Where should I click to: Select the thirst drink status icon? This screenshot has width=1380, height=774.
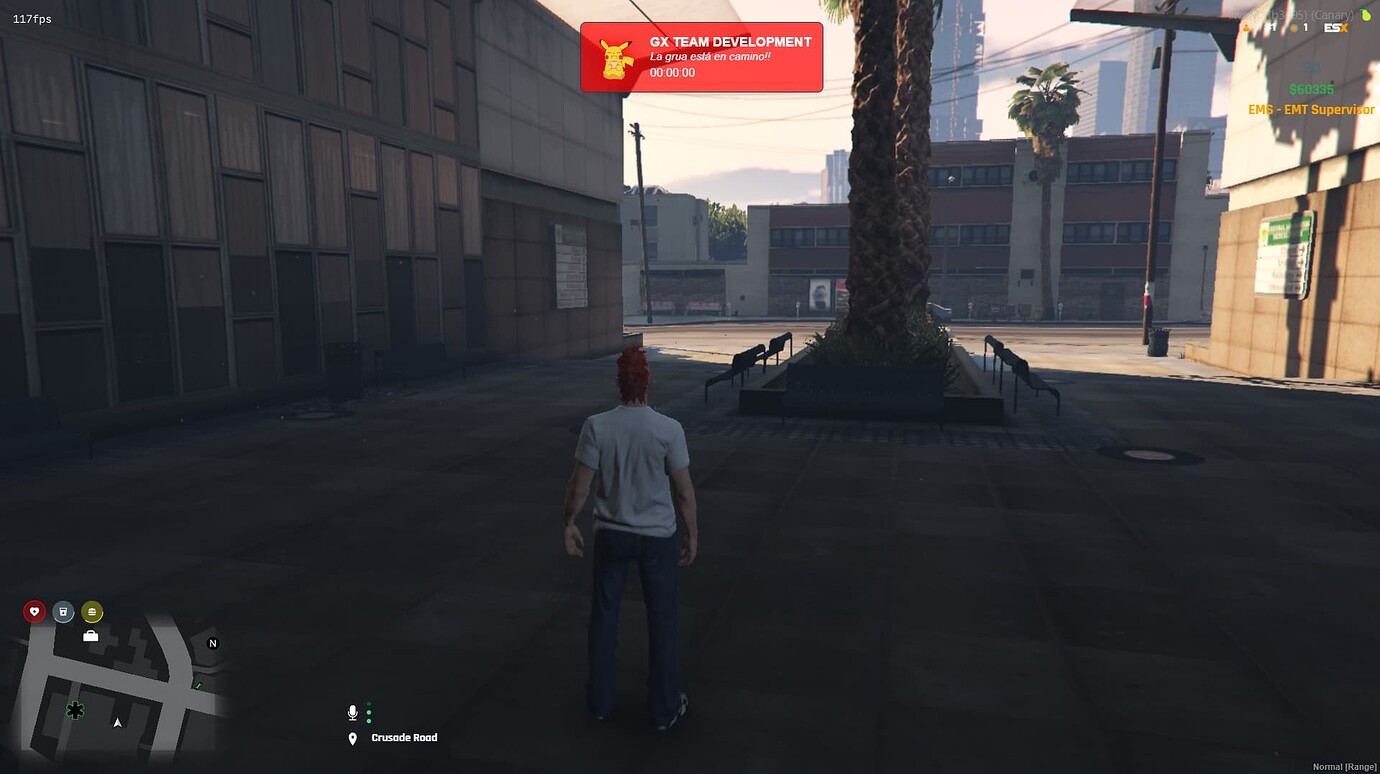(x=62, y=611)
